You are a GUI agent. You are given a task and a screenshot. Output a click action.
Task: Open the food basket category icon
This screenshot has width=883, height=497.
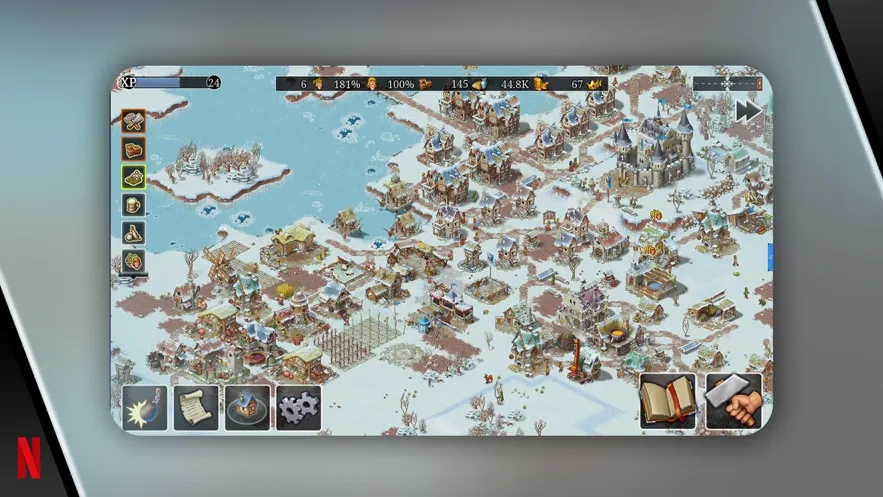click(134, 261)
